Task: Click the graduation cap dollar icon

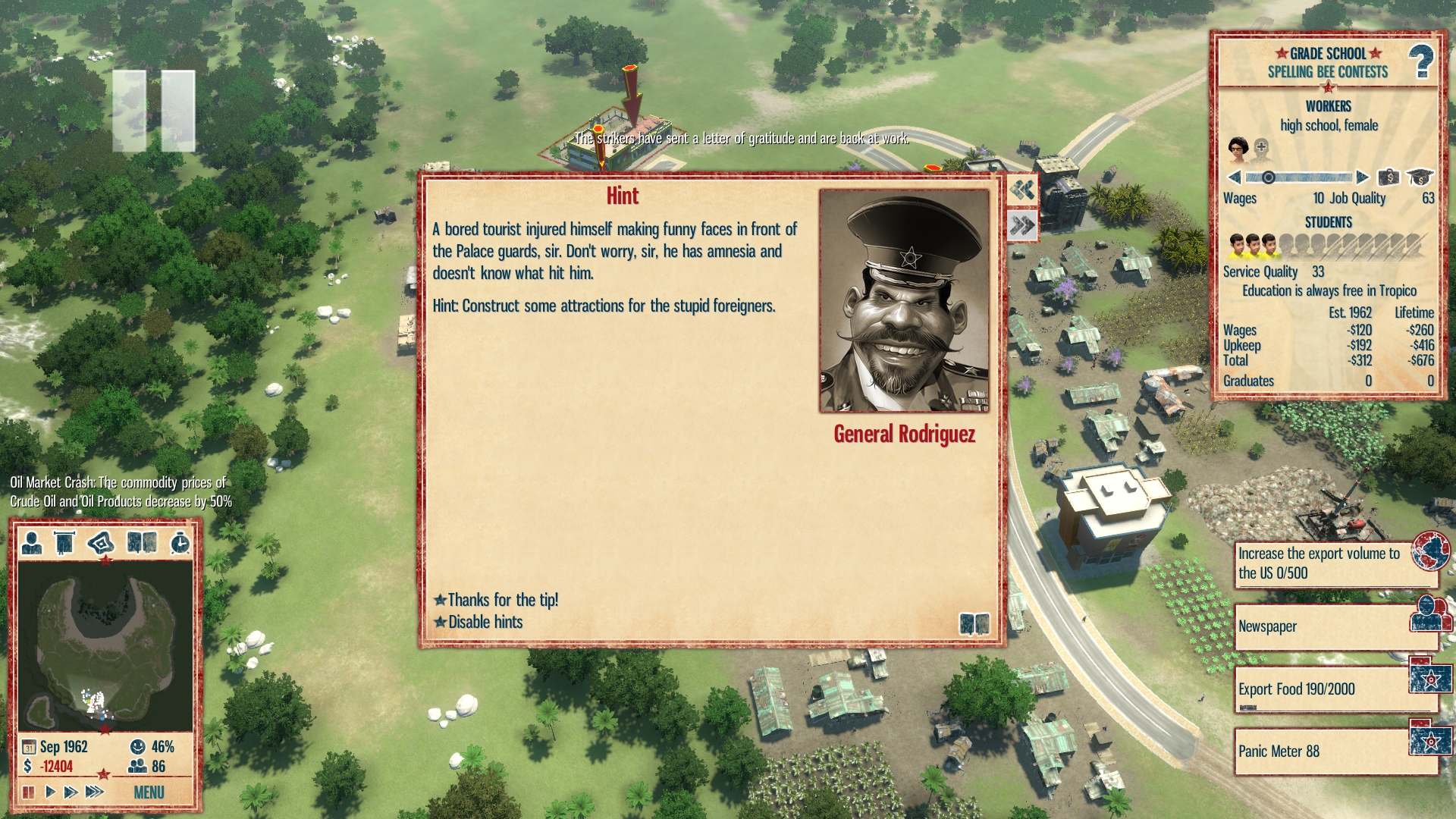Action: tap(1420, 177)
